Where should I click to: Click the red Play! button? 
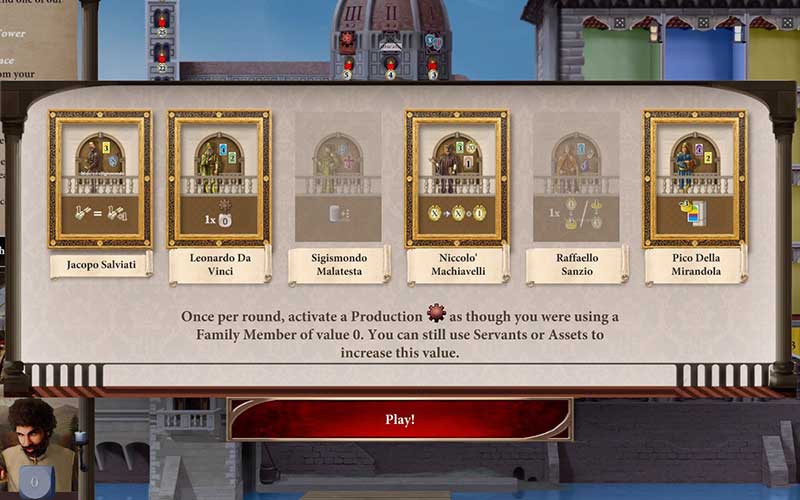pyautogui.click(x=400, y=419)
